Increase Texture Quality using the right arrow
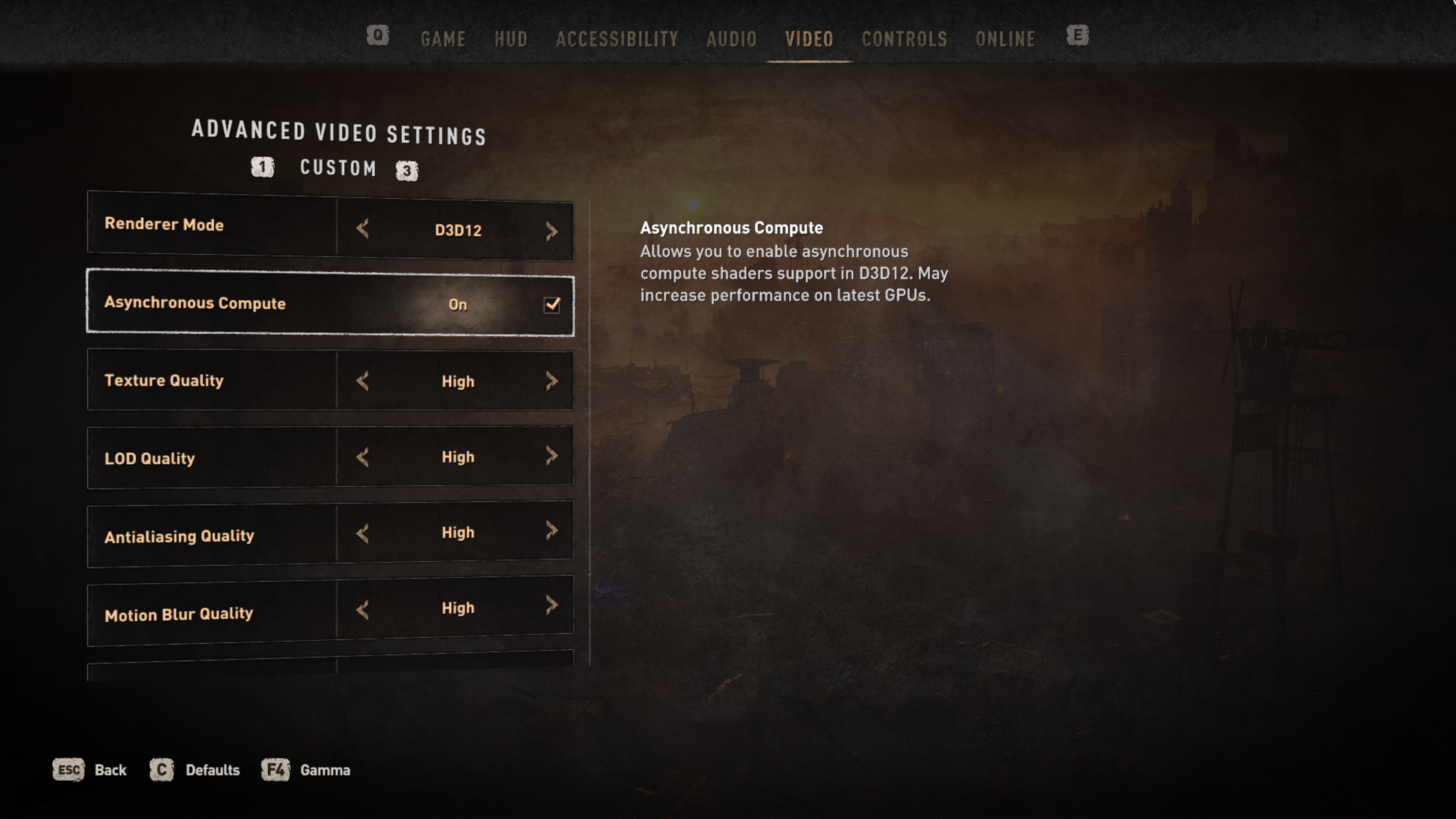The width and height of the screenshot is (1456, 819). [x=552, y=381]
